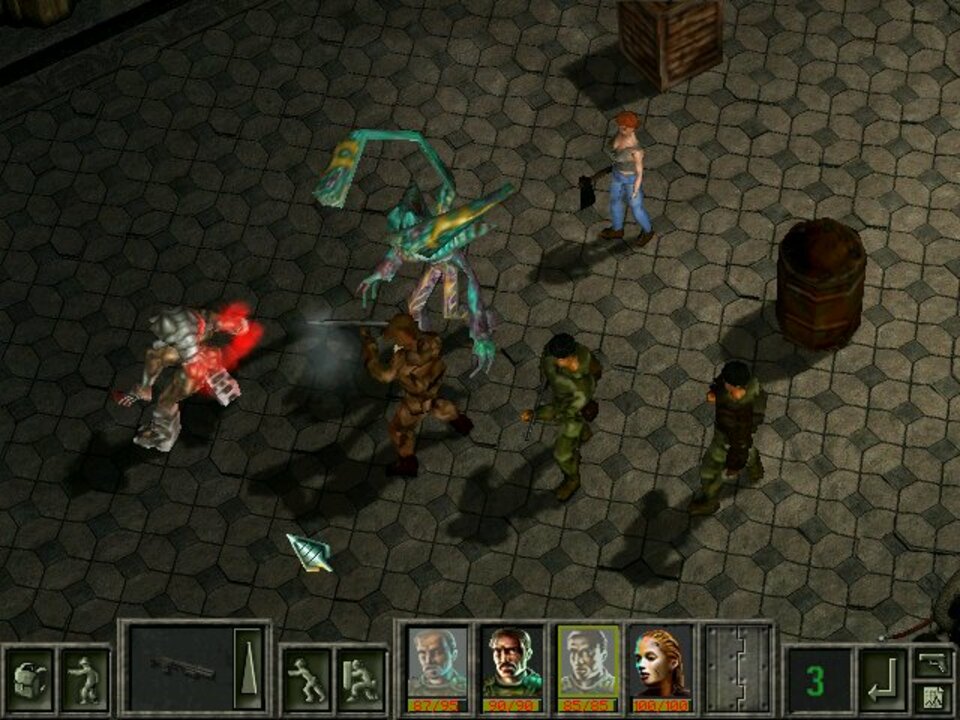Open the backpack inventory

point(28,680)
